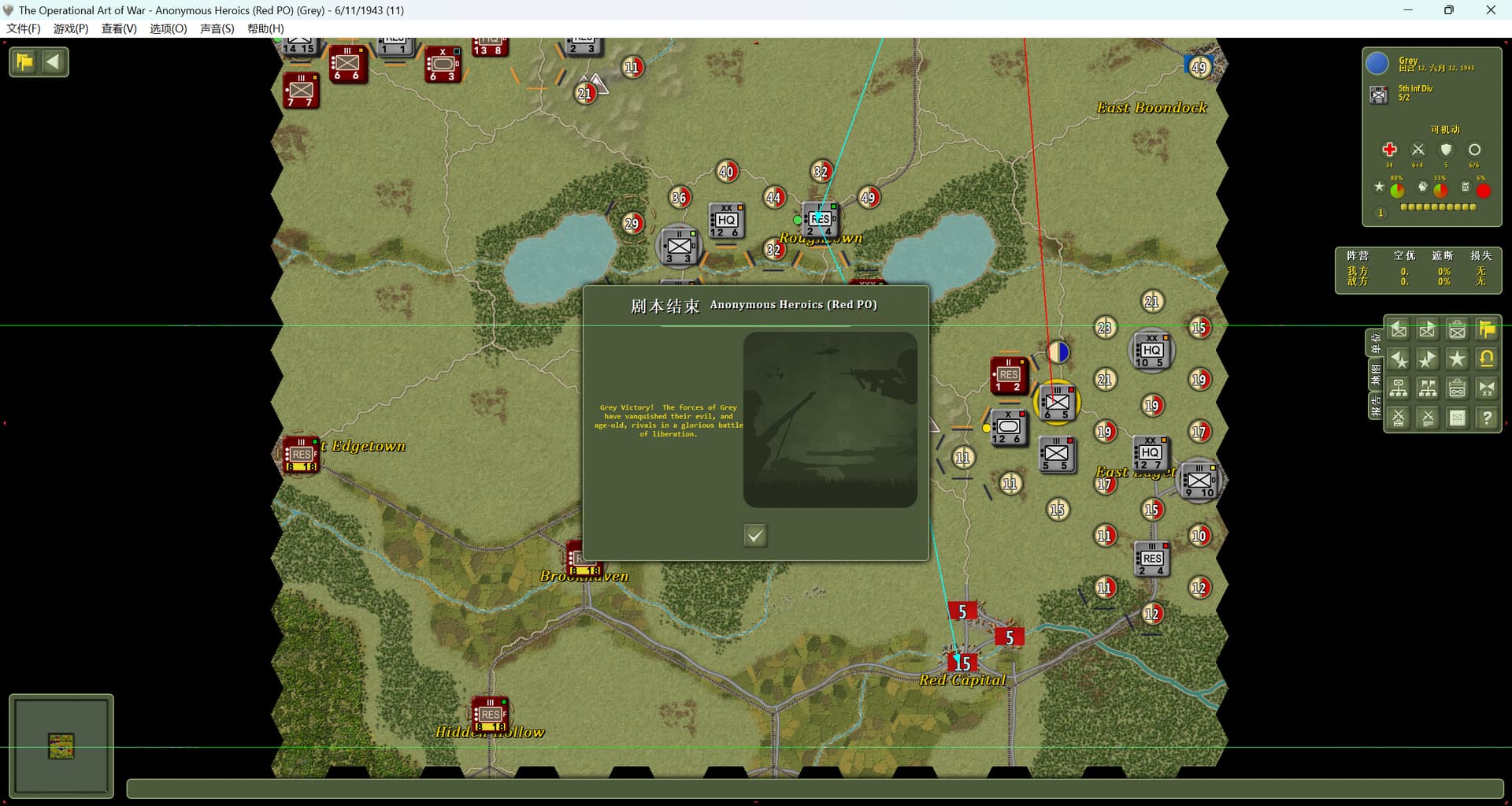The image size is (1512, 806).
Task: Open the 选项(O) menu
Action: click(x=169, y=28)
